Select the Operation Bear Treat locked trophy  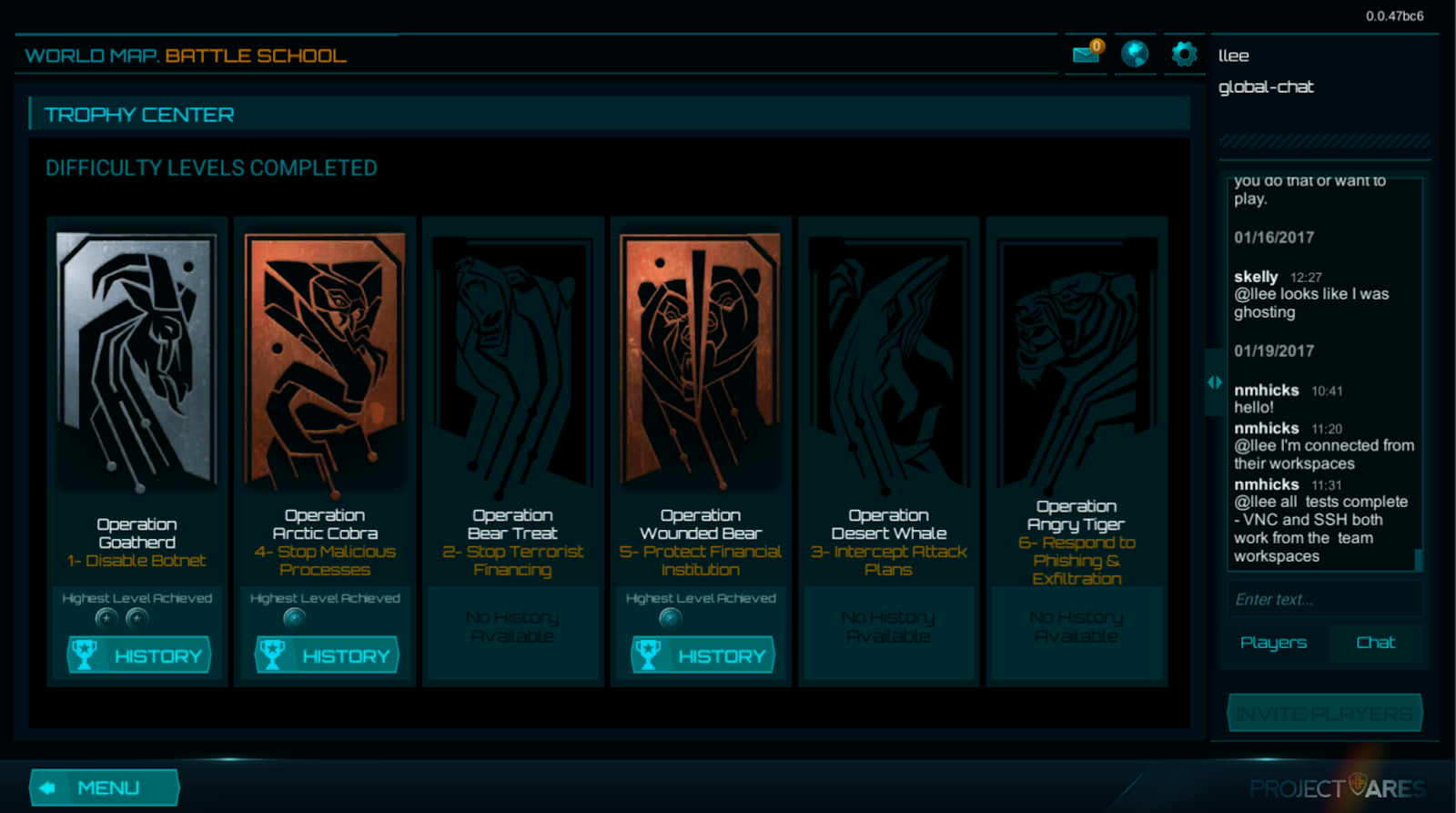point(512,360)
